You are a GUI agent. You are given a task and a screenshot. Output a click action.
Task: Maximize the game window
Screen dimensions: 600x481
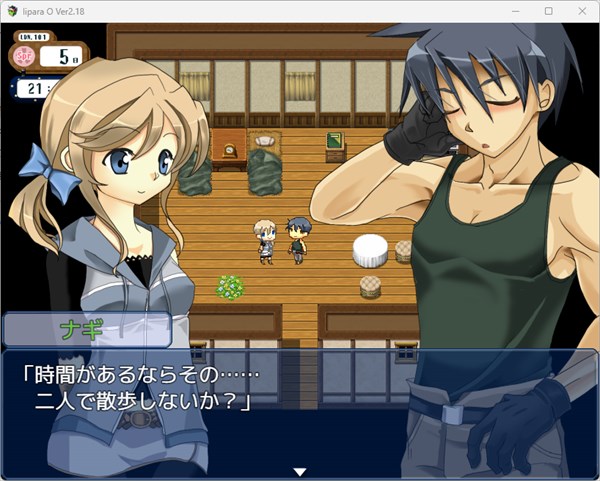click(x=548, y=10)
